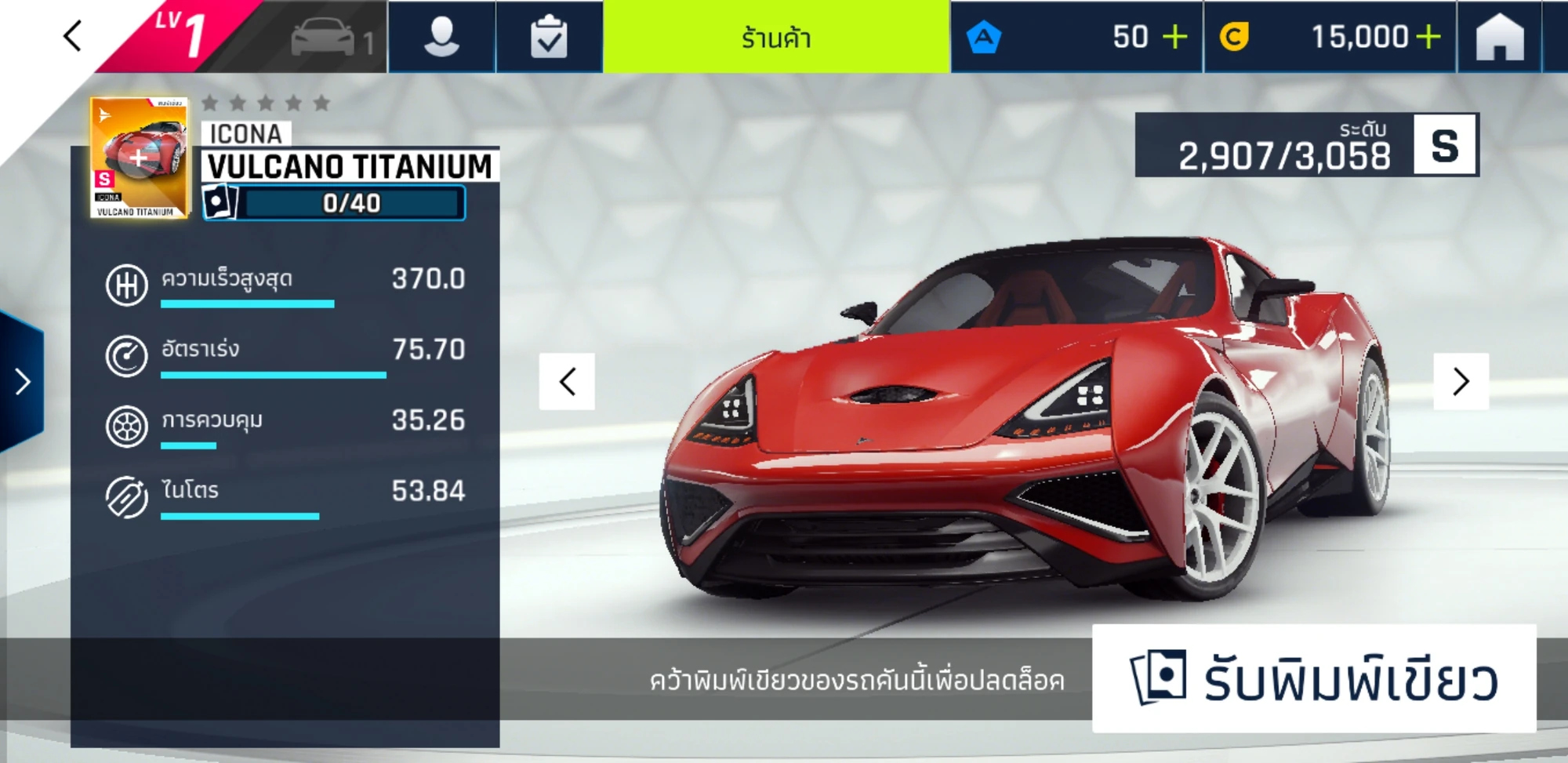Click the top speed gearbox stat icon
The height and width of the screenshot is (763, 1568).
[x=125, y=286]
